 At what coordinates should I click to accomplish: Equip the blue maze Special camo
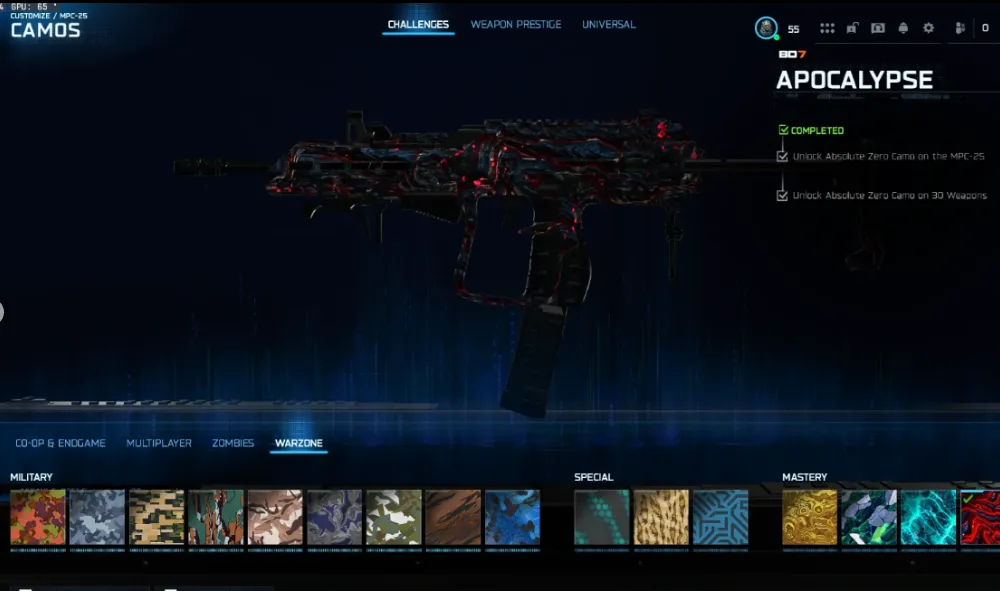coord(720,517)
